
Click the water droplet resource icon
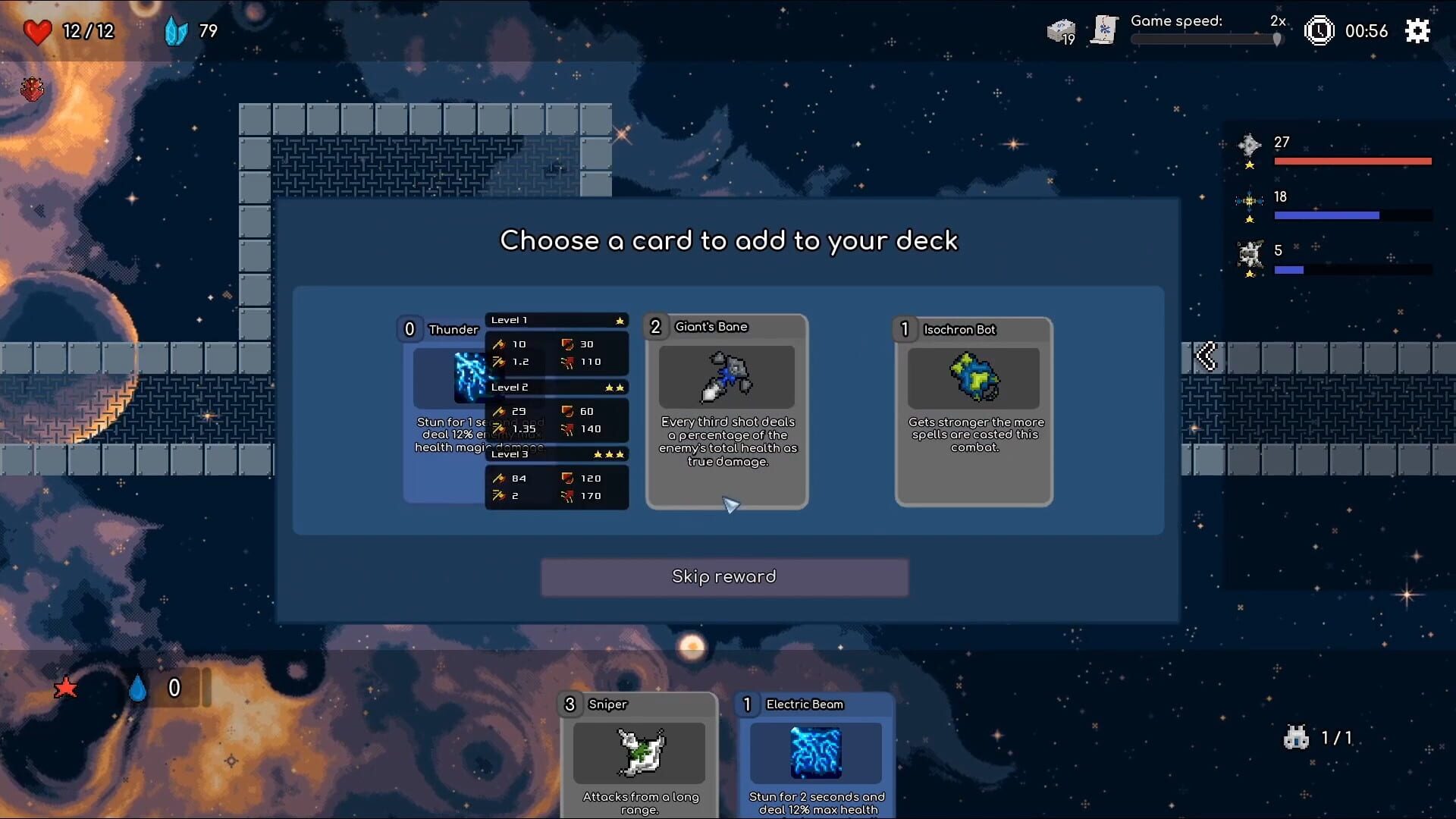(x=138, y=689)
